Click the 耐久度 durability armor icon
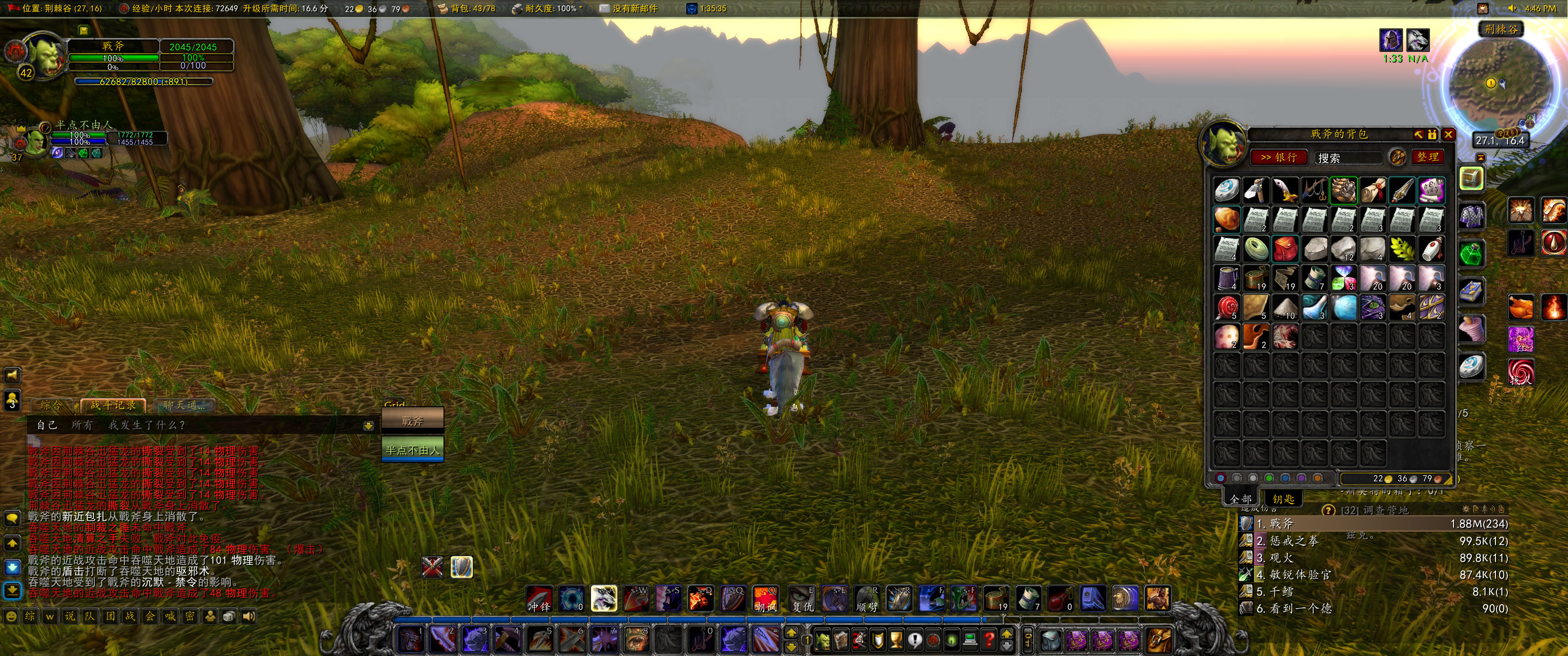The width and height of the screenshot is (1568, 656). pos(517,8)
